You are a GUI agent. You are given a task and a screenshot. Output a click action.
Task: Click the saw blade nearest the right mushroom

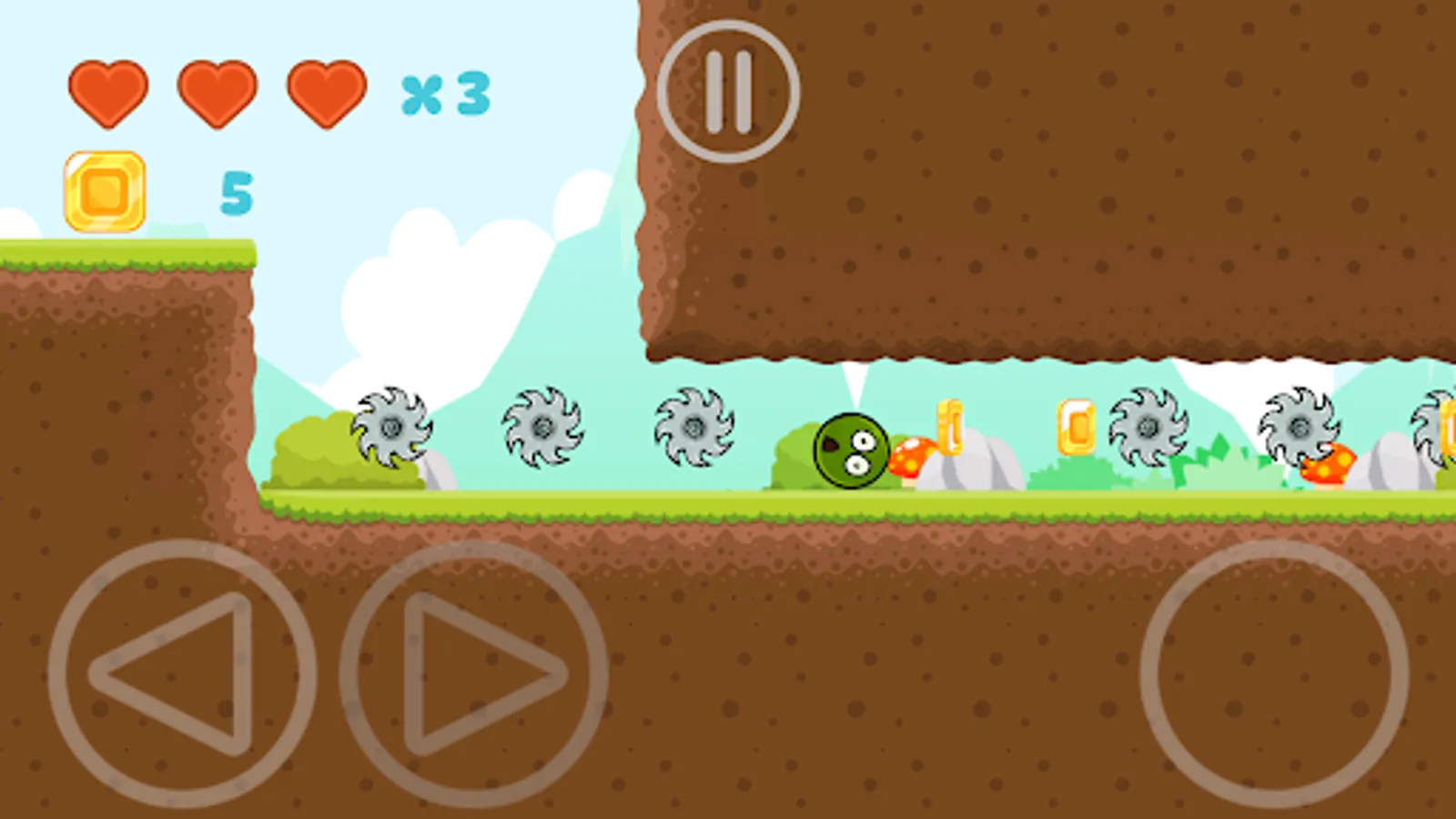[1299, 426]
